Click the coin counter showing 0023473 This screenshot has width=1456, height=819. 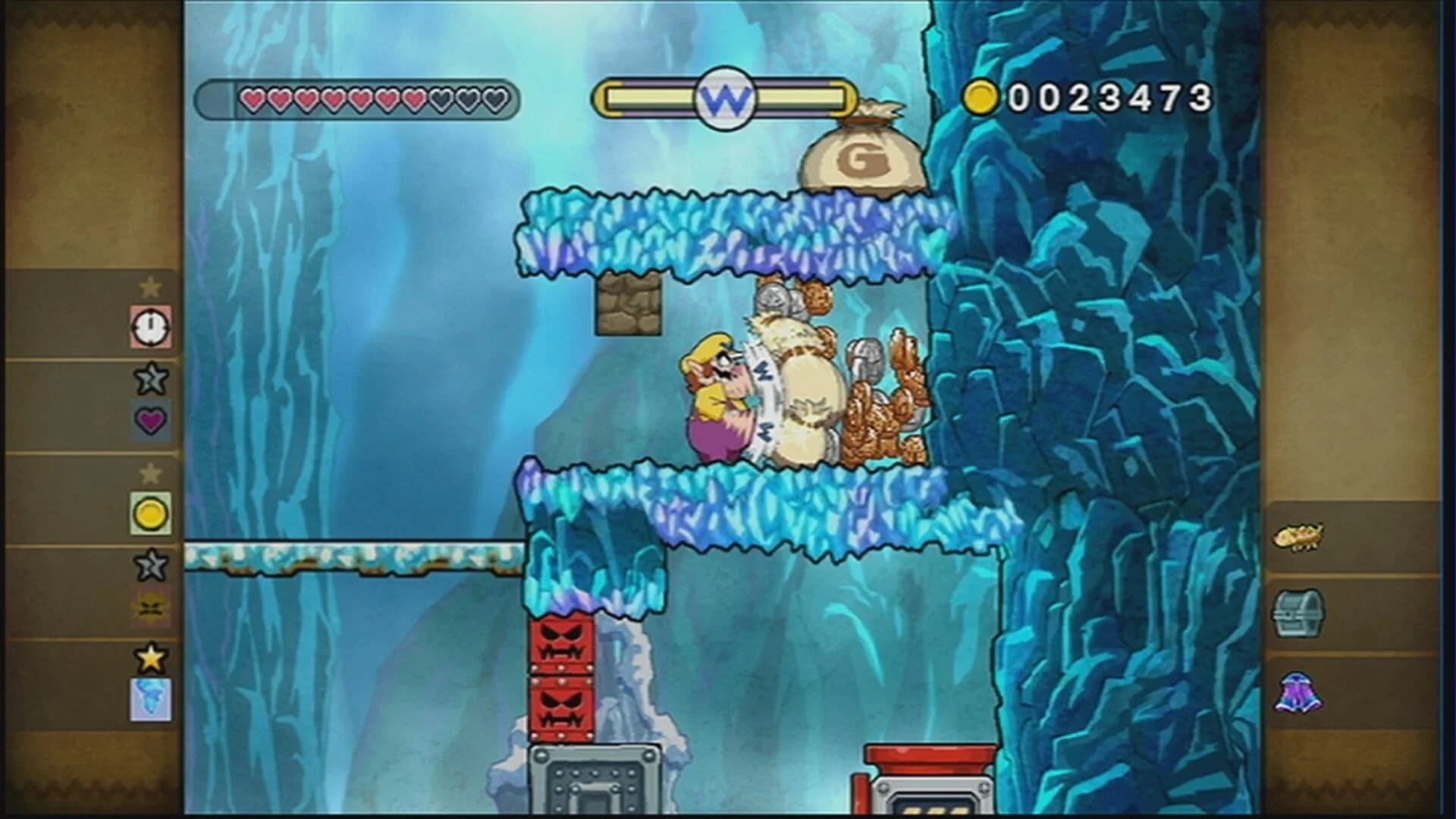coord(1100,97)
